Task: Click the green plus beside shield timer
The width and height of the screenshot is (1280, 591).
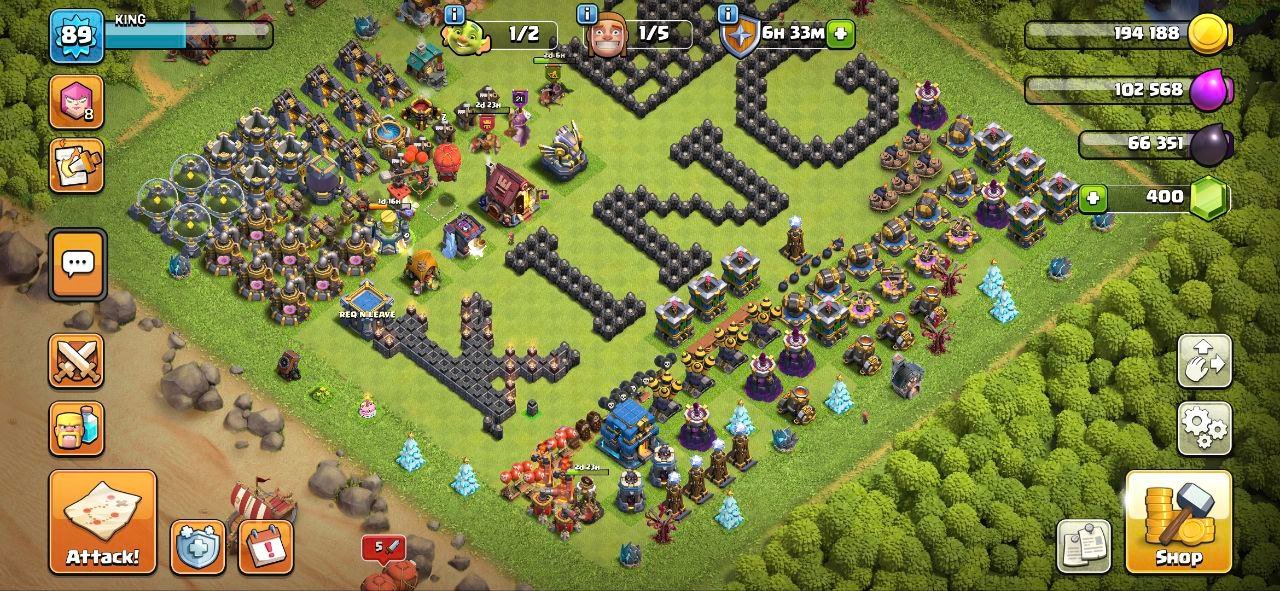Action: (x=840, y=34)
